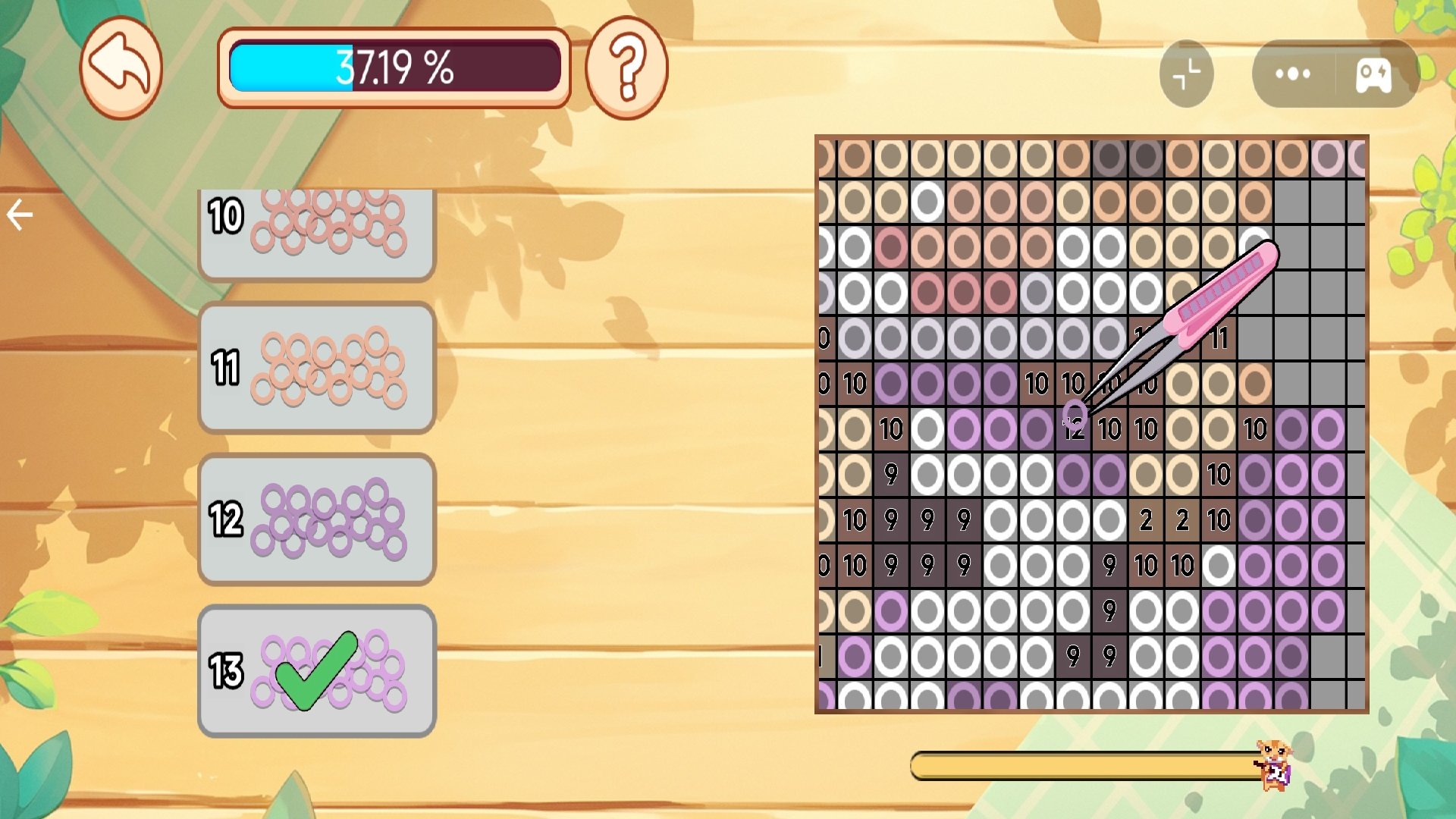Fill the board cell numbered 11
The height and width of the screenshot is (819, 1456).
click(1219, 338)
